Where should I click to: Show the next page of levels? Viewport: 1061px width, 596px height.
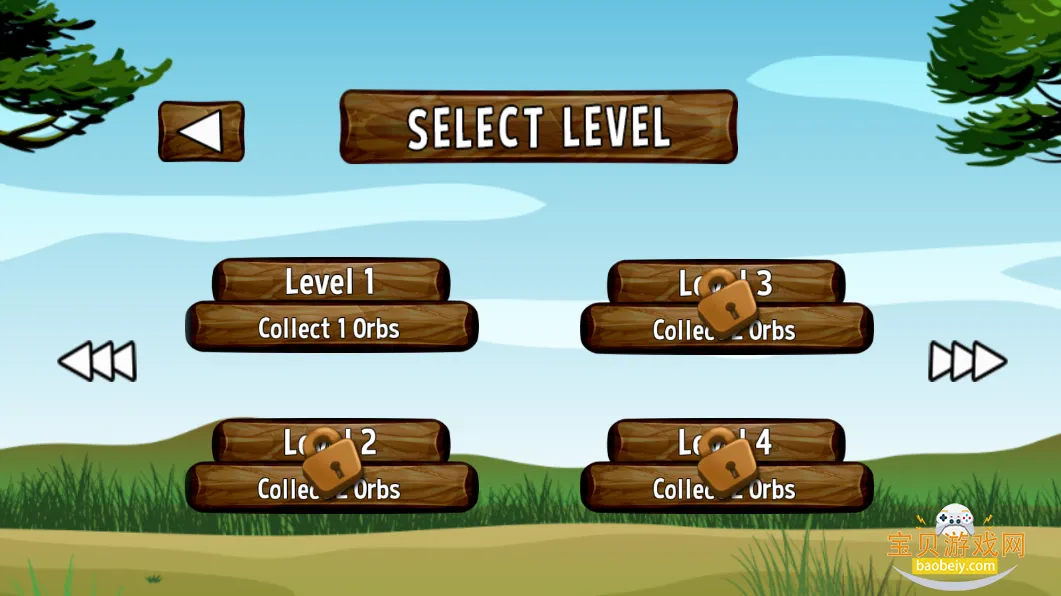[x=967, y=361]
